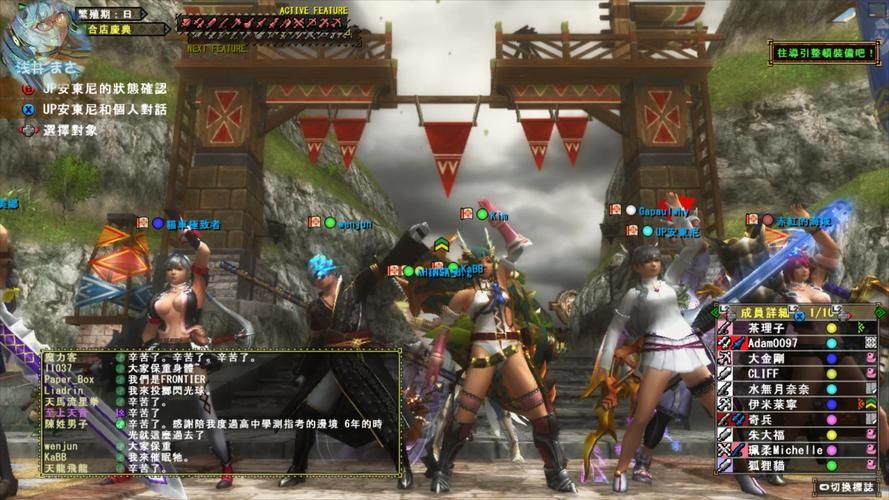Open the chat log box

(219, 412)
